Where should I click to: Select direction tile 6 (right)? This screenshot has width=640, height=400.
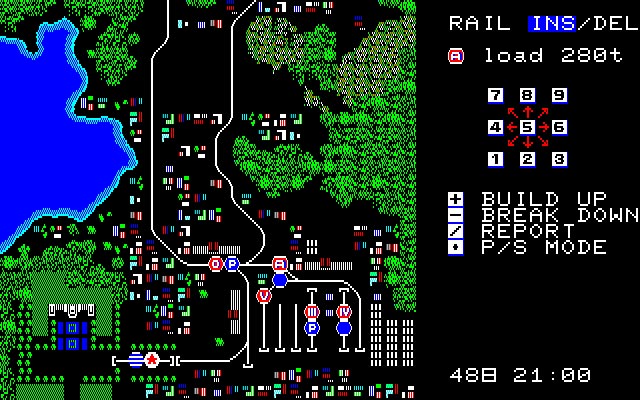pyautogui.click(x=559, y=127)
